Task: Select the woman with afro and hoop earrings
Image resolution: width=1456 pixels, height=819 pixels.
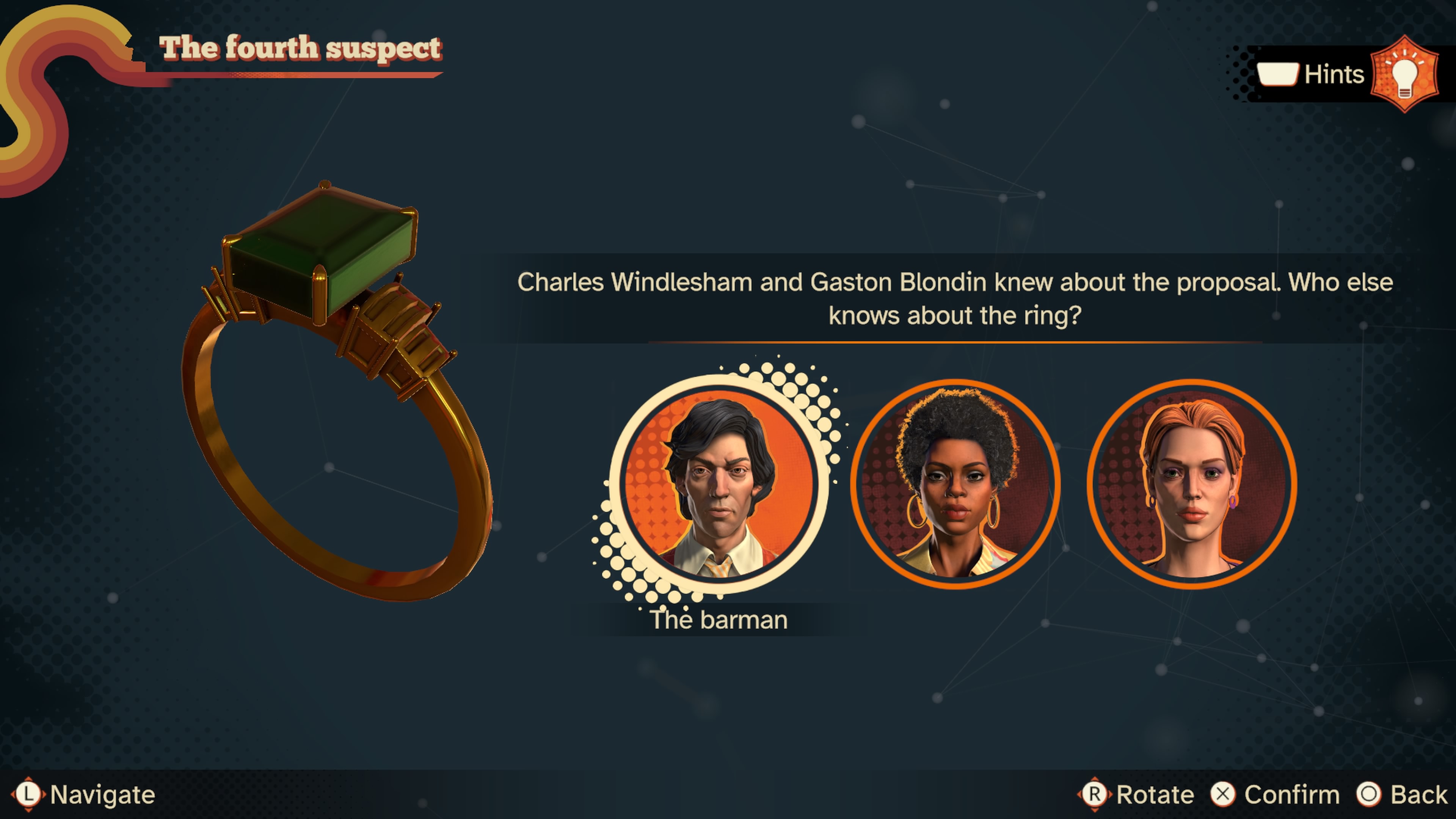Action: point(955,485)
